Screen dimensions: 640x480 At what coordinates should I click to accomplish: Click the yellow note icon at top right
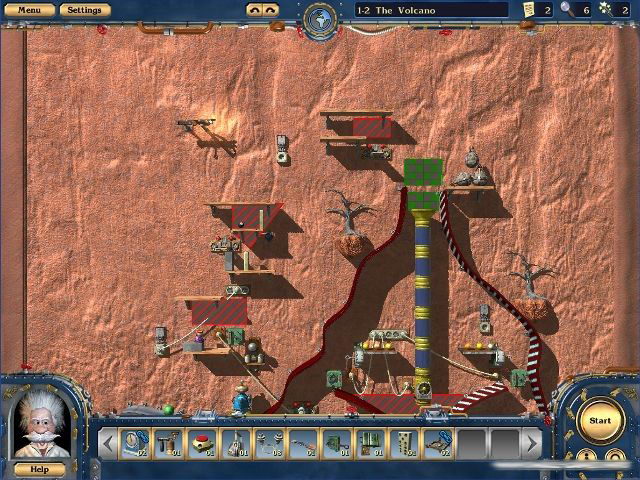[x=528, y=9]
